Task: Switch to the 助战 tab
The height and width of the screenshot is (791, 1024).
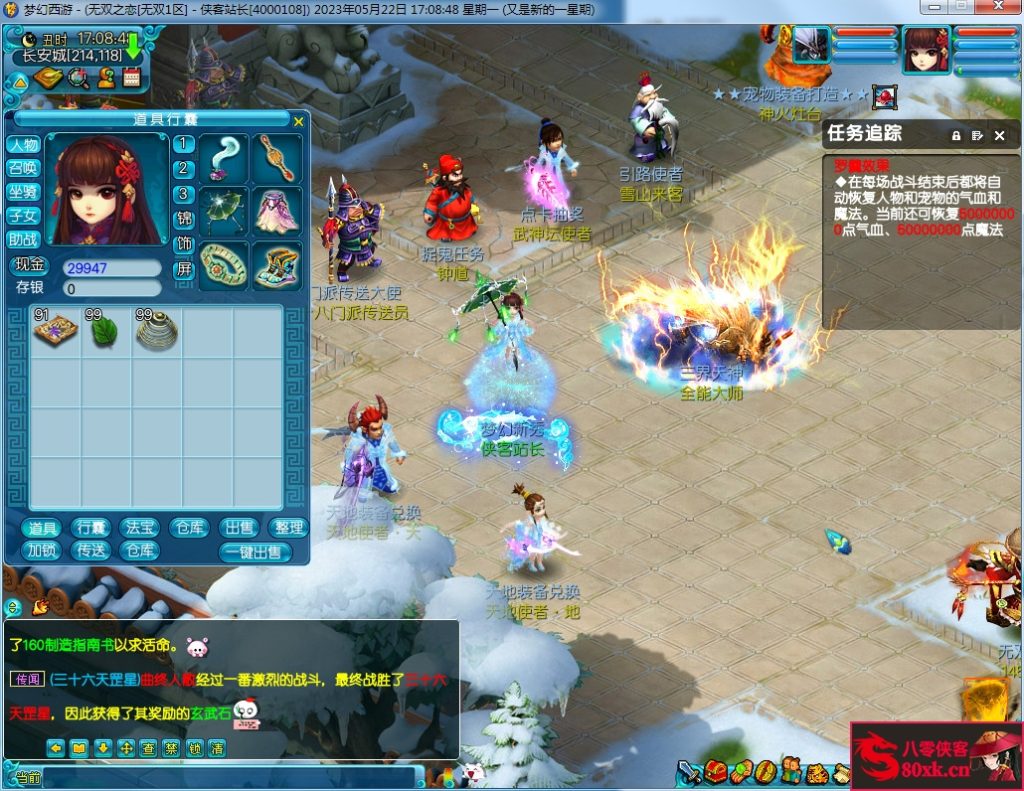Action: 23,240
